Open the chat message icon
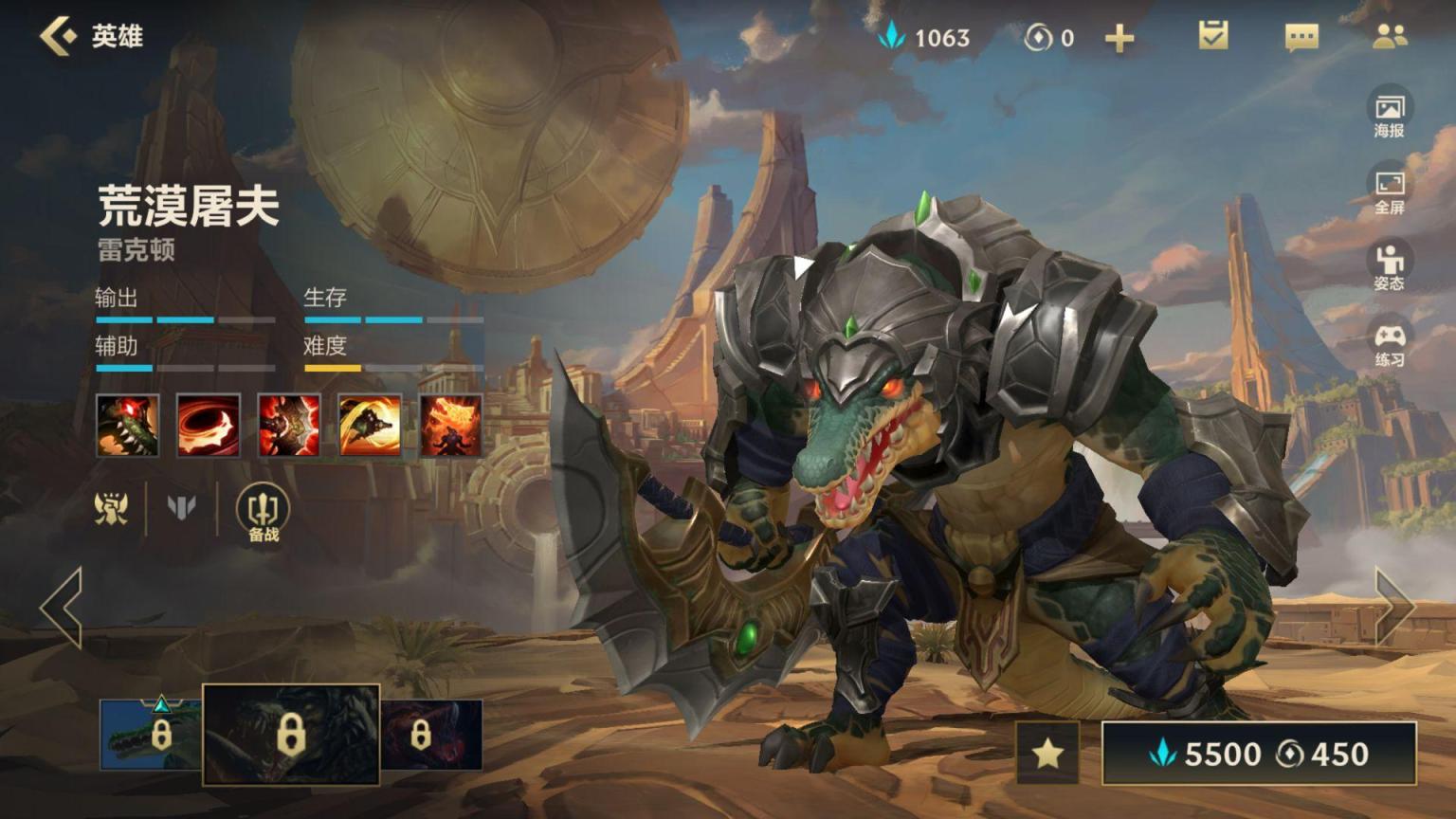Viewport: 1456px width, 819px height. click(x=1301, y=37)
